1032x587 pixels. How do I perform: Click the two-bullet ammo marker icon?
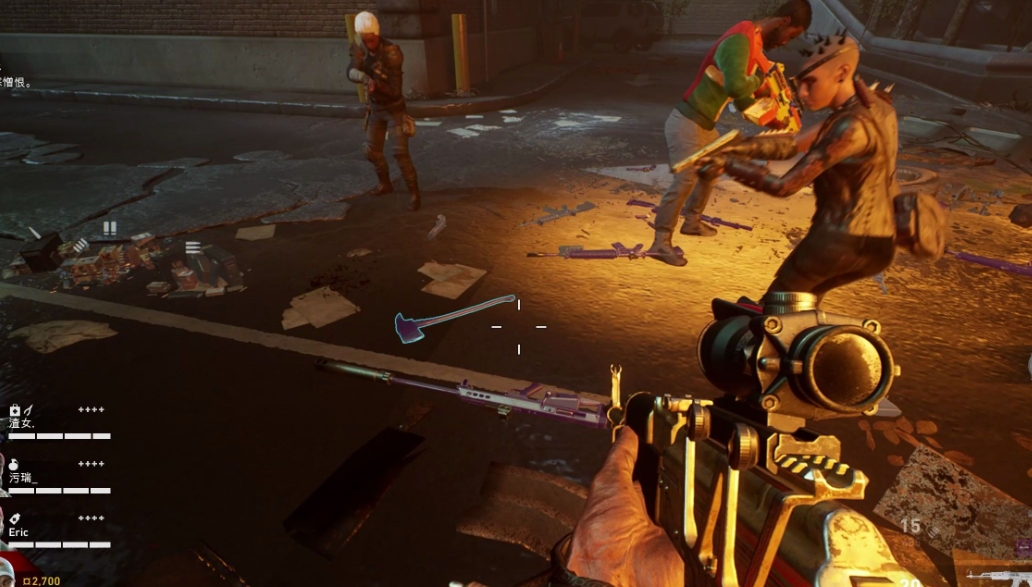click(109, 228)
